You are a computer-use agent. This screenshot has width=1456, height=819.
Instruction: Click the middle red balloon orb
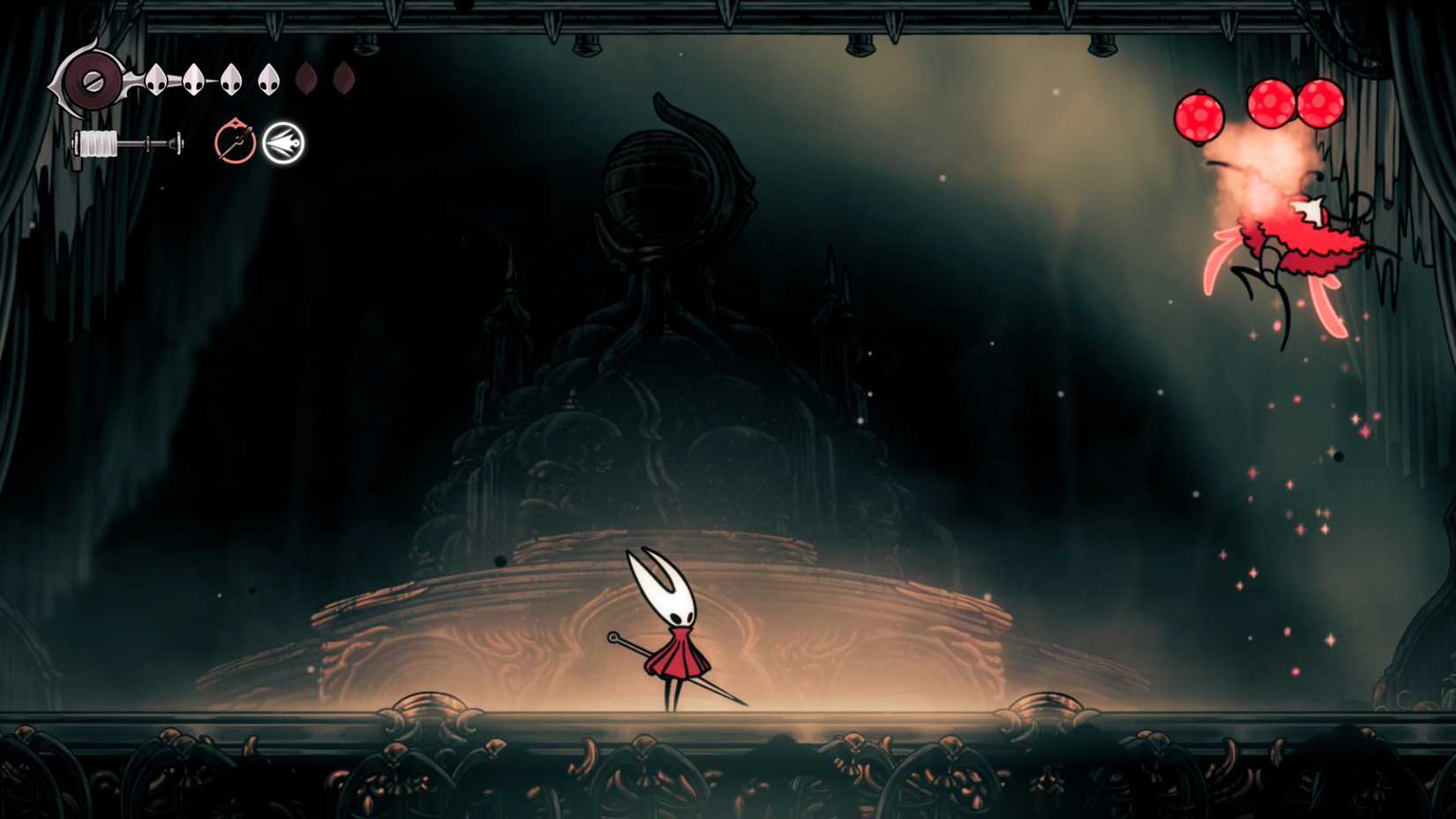click(x=1271, y=103)
